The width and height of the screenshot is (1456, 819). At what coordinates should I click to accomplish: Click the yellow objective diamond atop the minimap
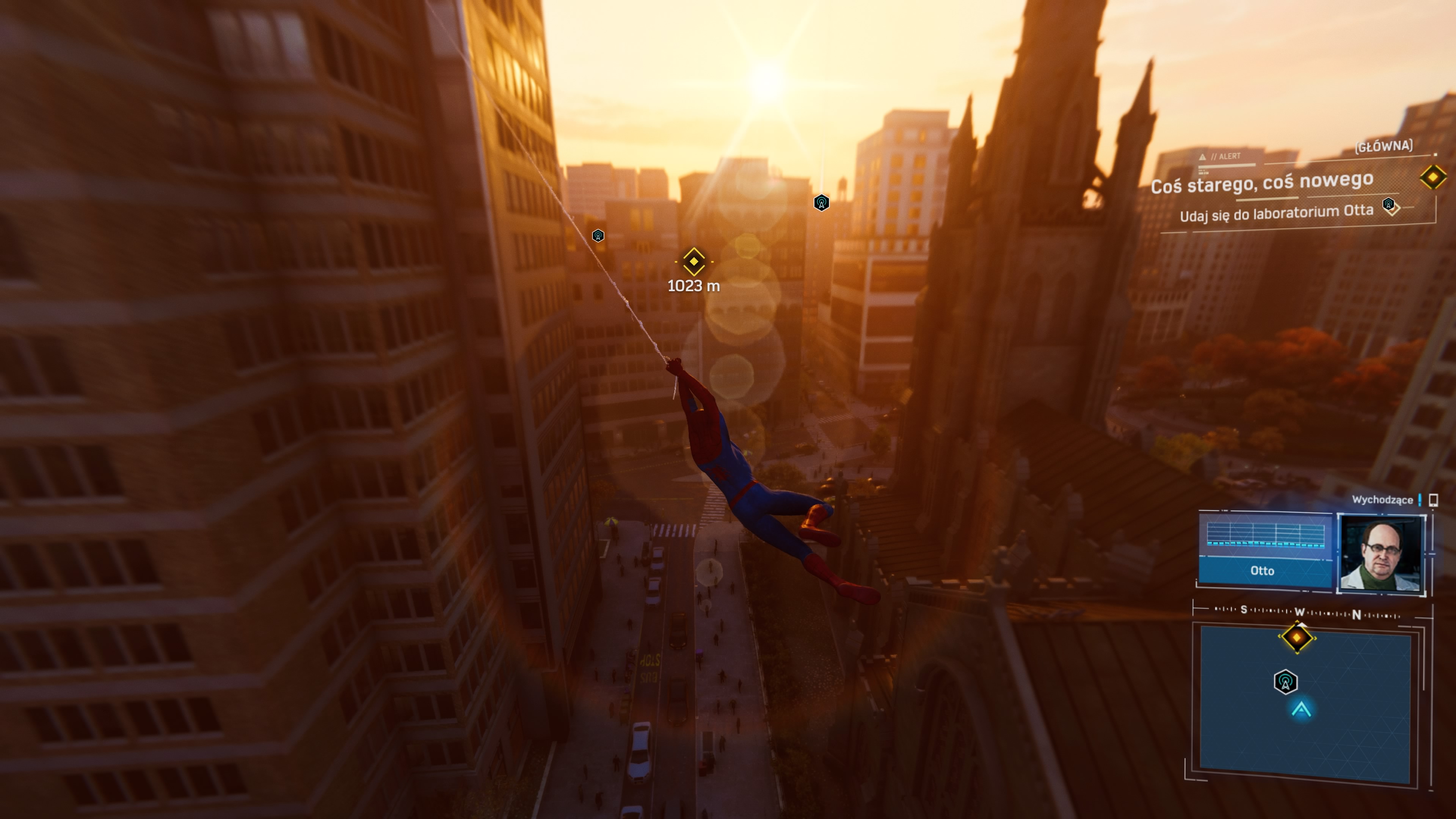[x=1297, y=637]
